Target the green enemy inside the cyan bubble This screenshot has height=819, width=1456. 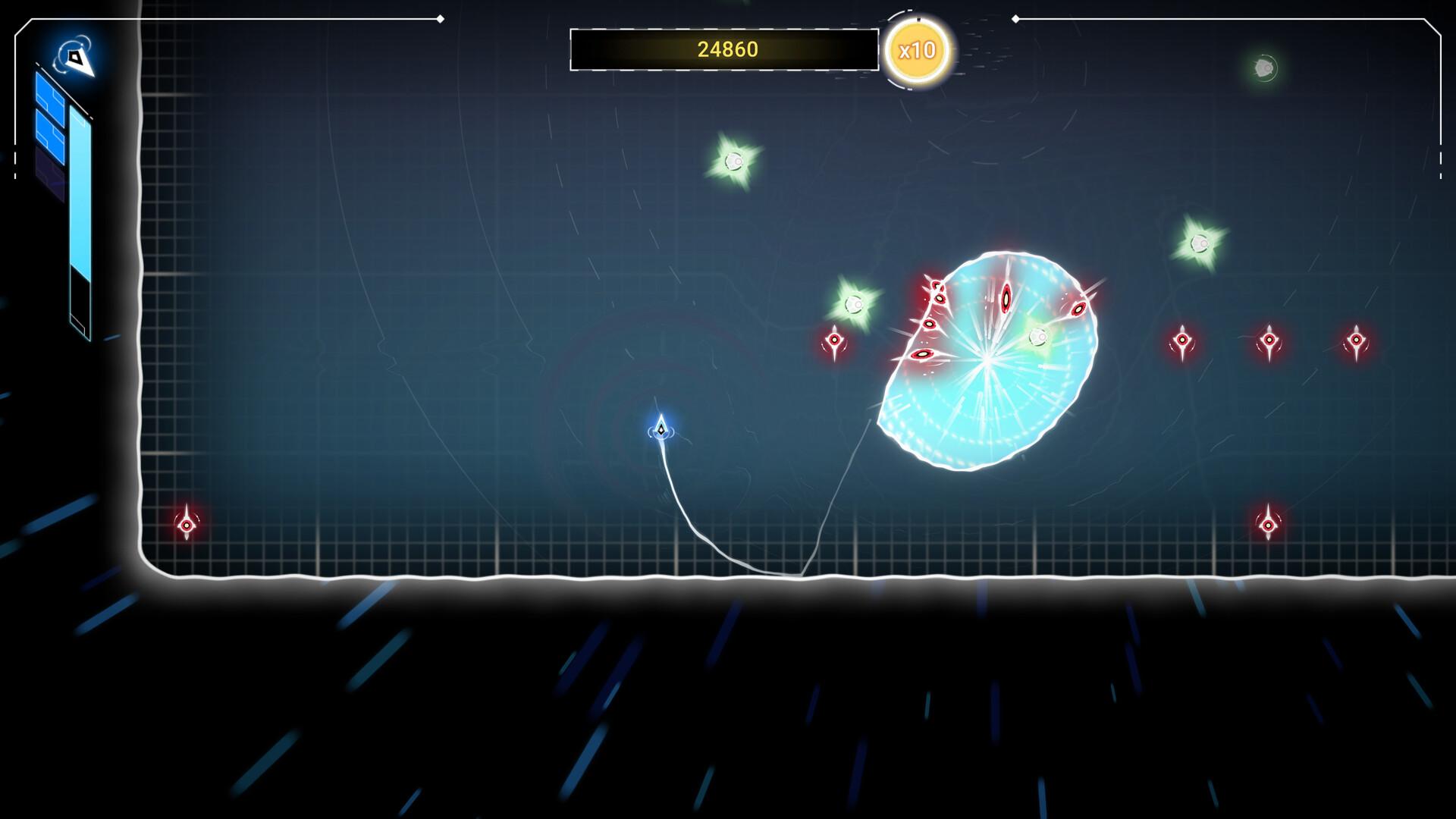click(1037, 338)
